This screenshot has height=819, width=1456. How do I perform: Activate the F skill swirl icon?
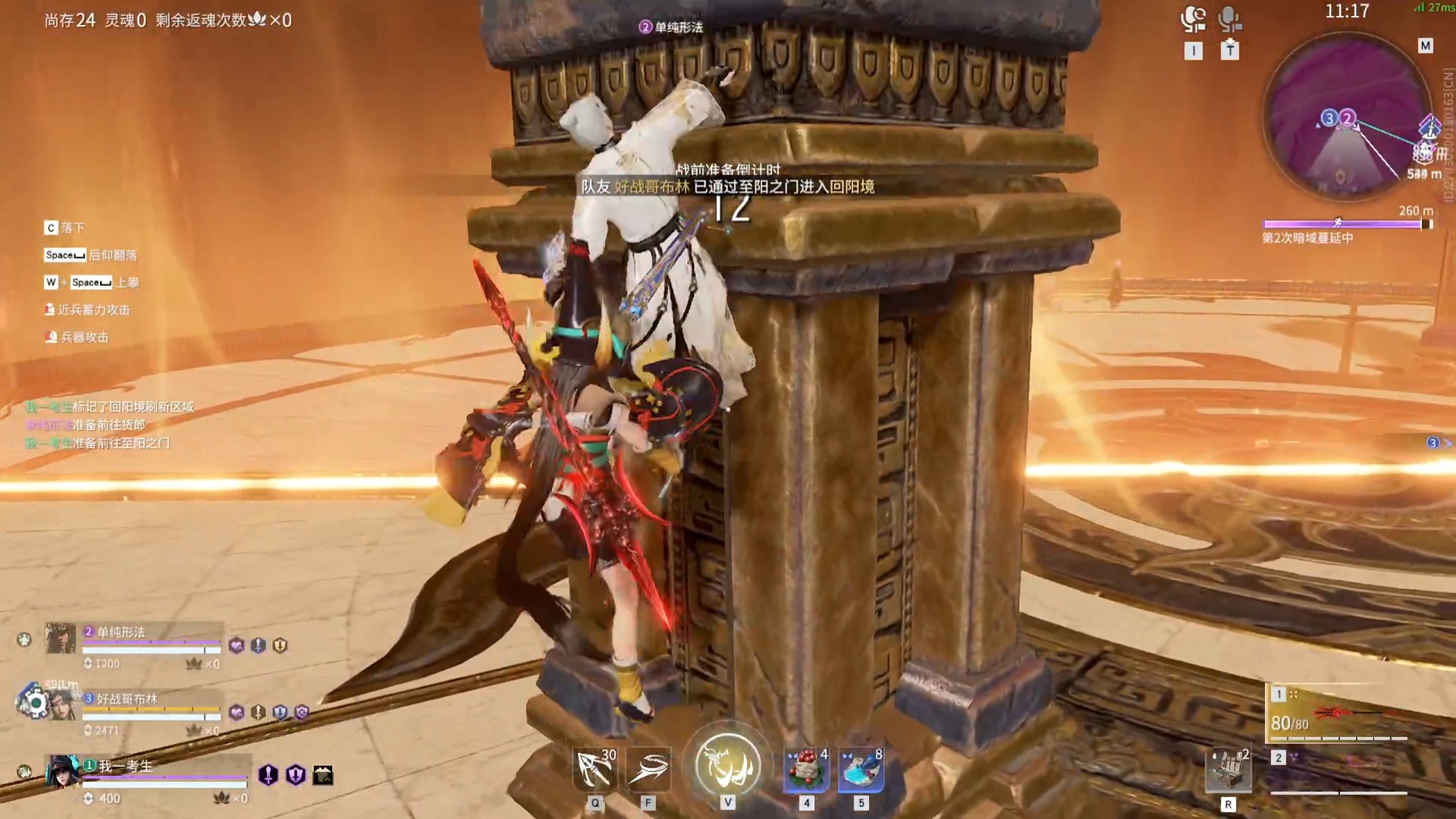[x=648, y=768]
